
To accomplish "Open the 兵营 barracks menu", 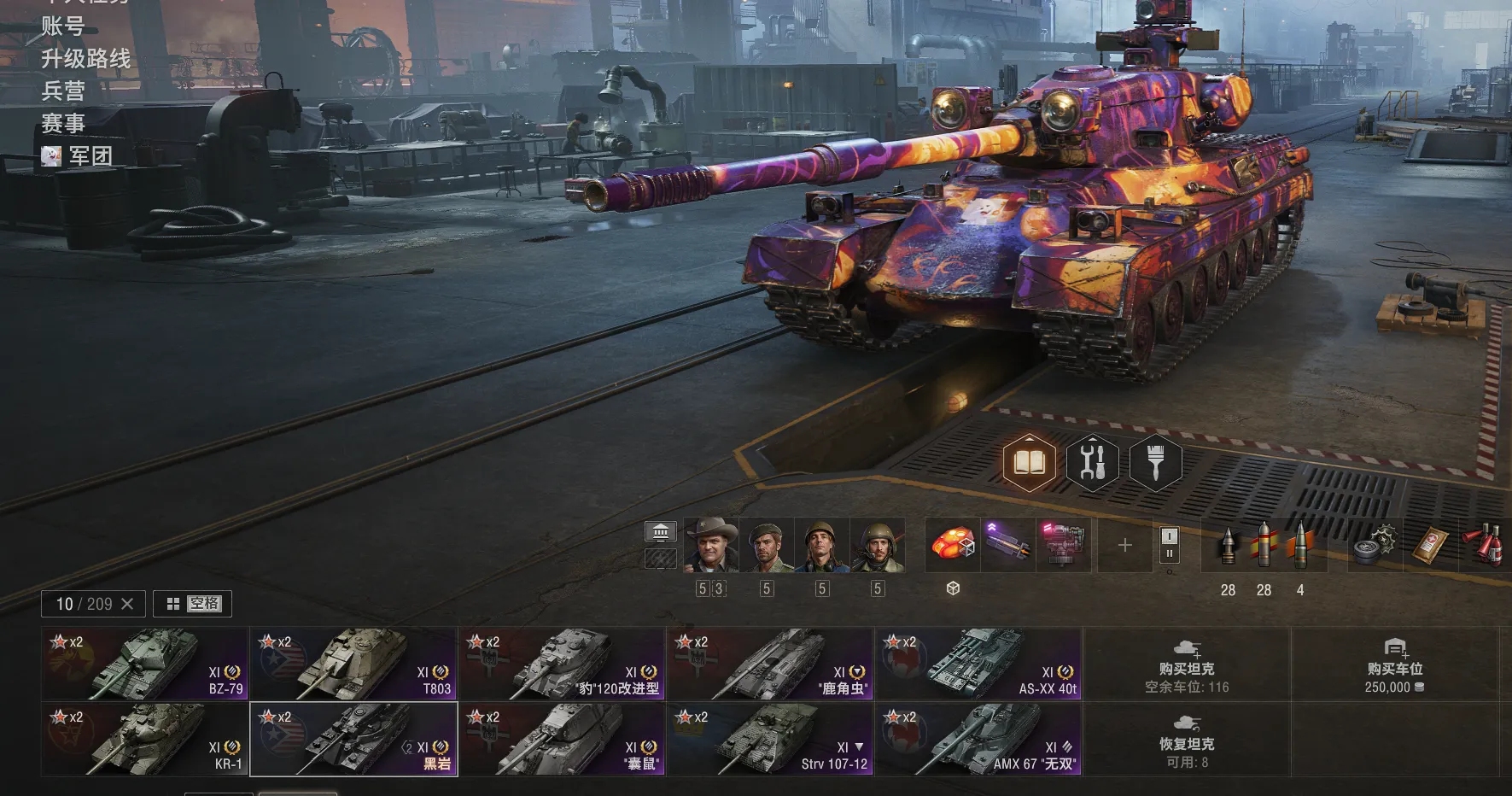I will pos(63,91).
